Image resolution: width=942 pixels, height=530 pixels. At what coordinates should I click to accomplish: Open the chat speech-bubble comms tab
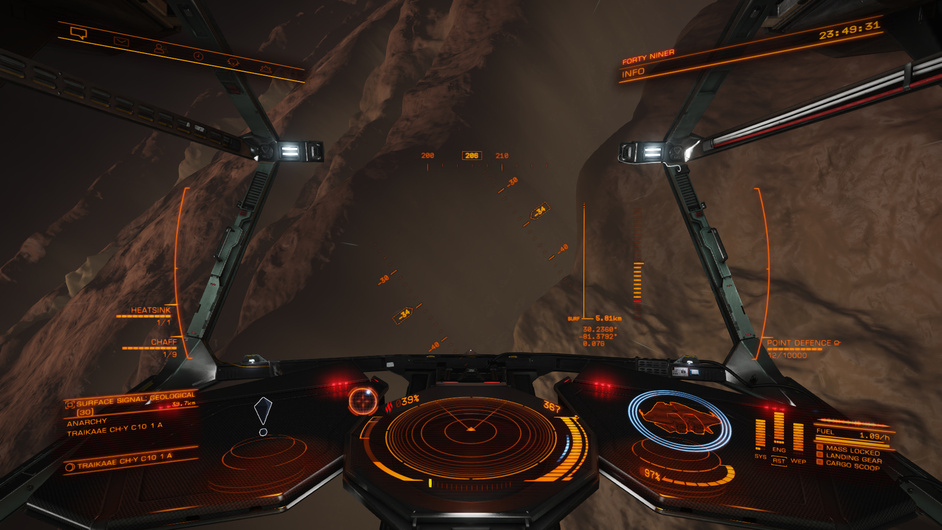click(x=79, y=34)
